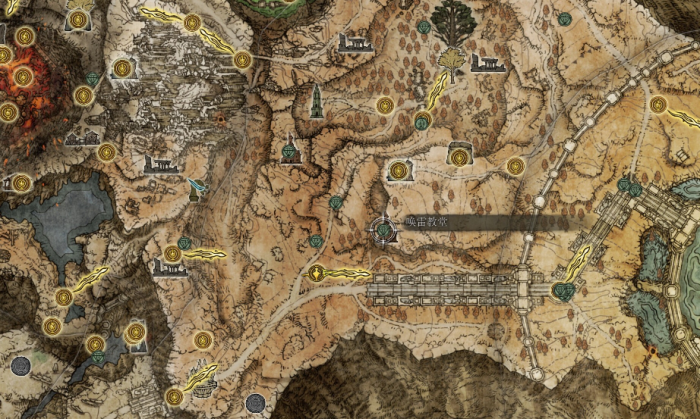Select the dark tower map marker

[x=316, y=99]
